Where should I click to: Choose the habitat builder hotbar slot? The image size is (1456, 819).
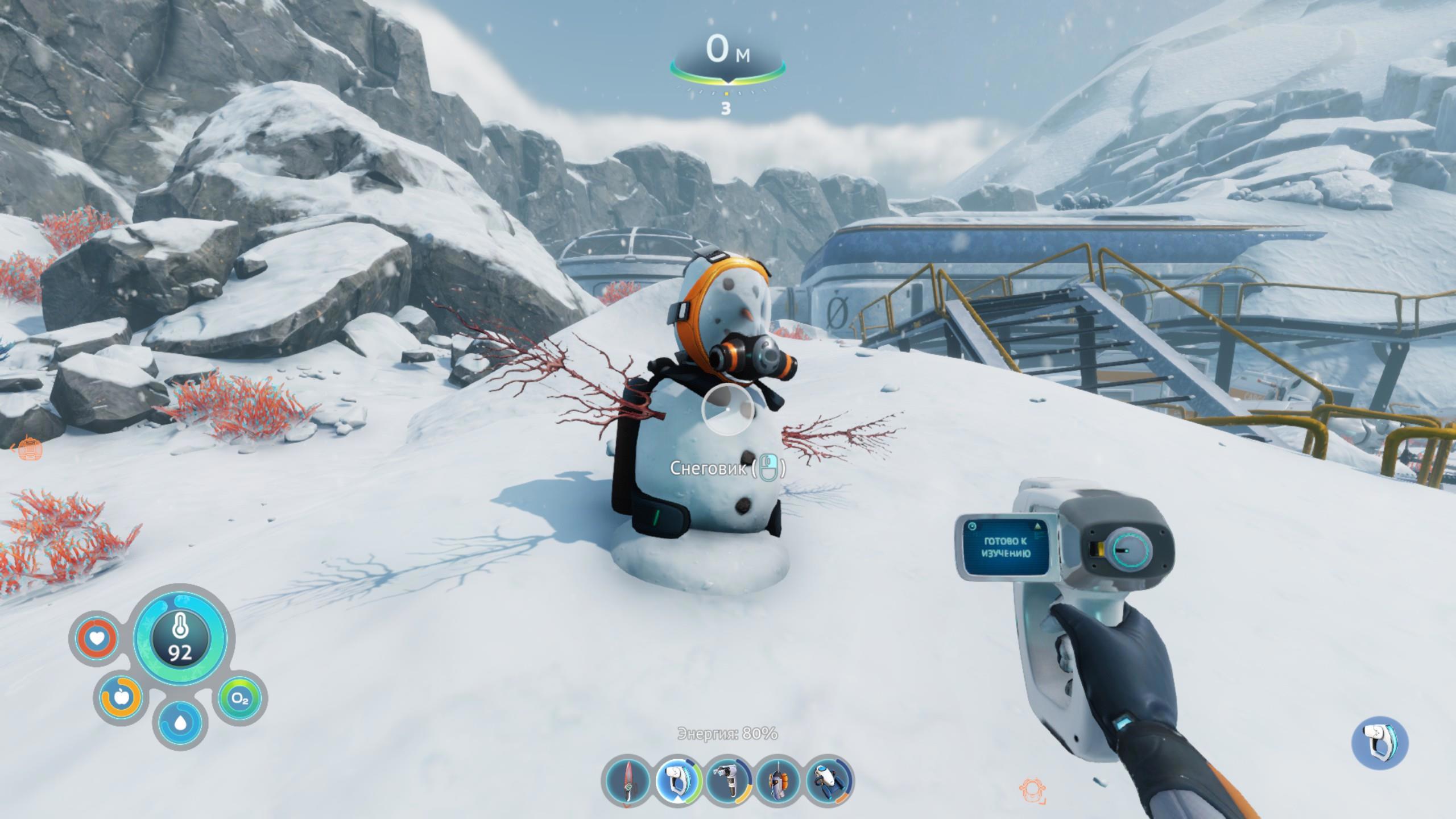(x=729, y=781)
